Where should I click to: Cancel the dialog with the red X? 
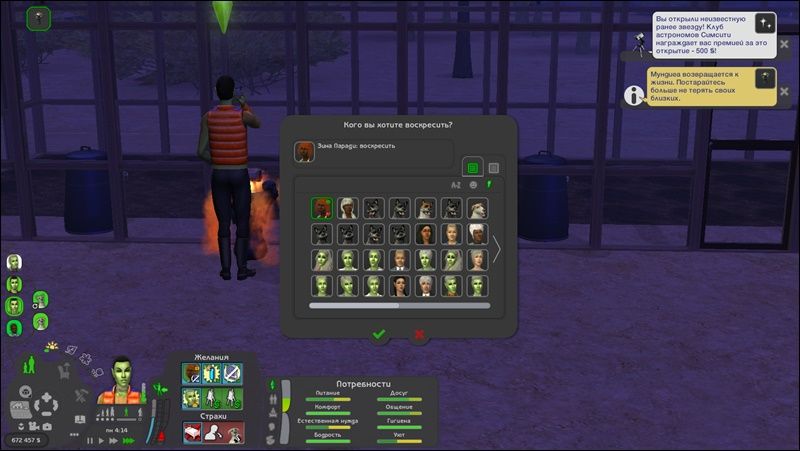(419, 335)
